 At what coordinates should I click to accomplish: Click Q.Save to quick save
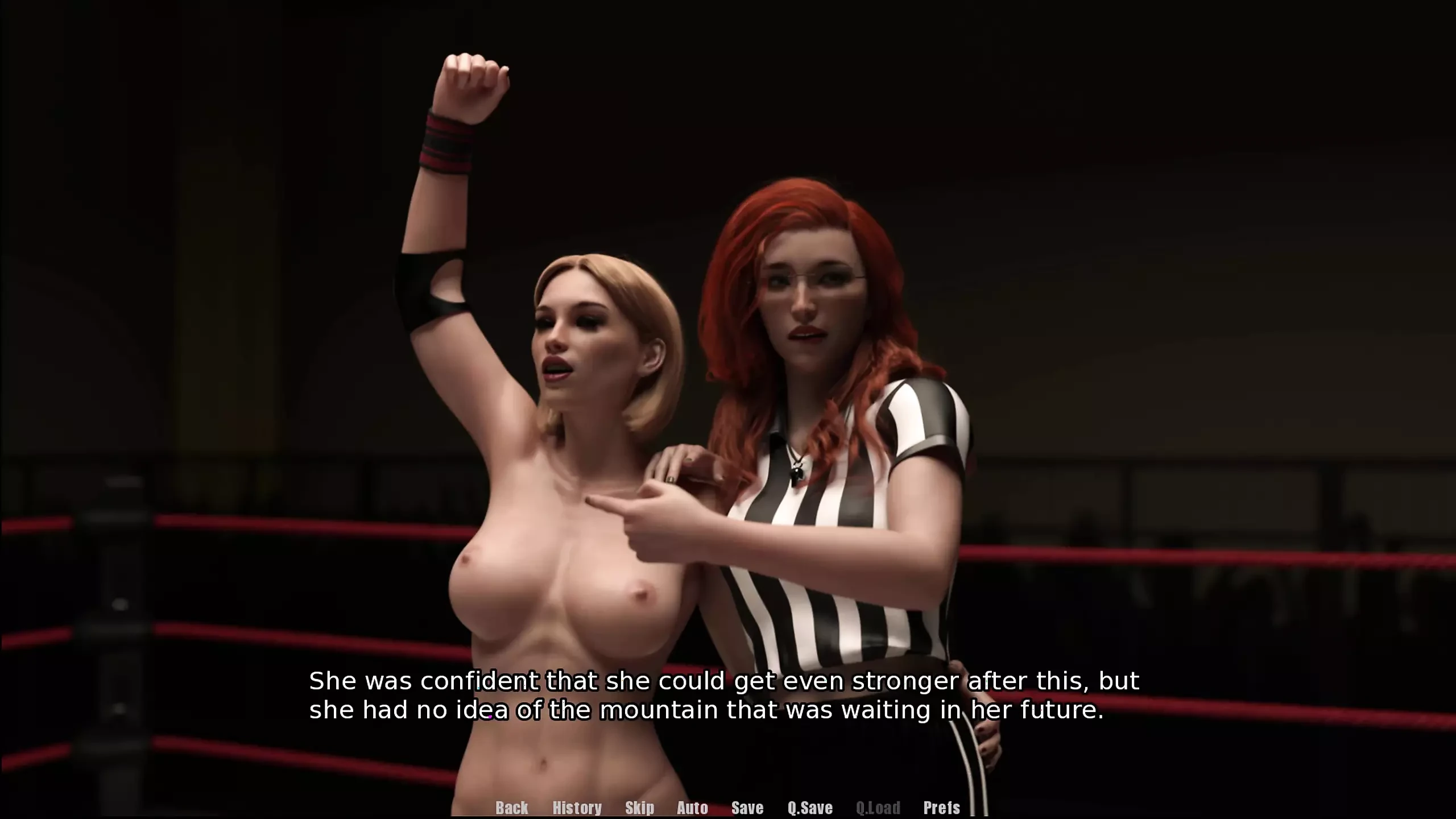point(810,808)
